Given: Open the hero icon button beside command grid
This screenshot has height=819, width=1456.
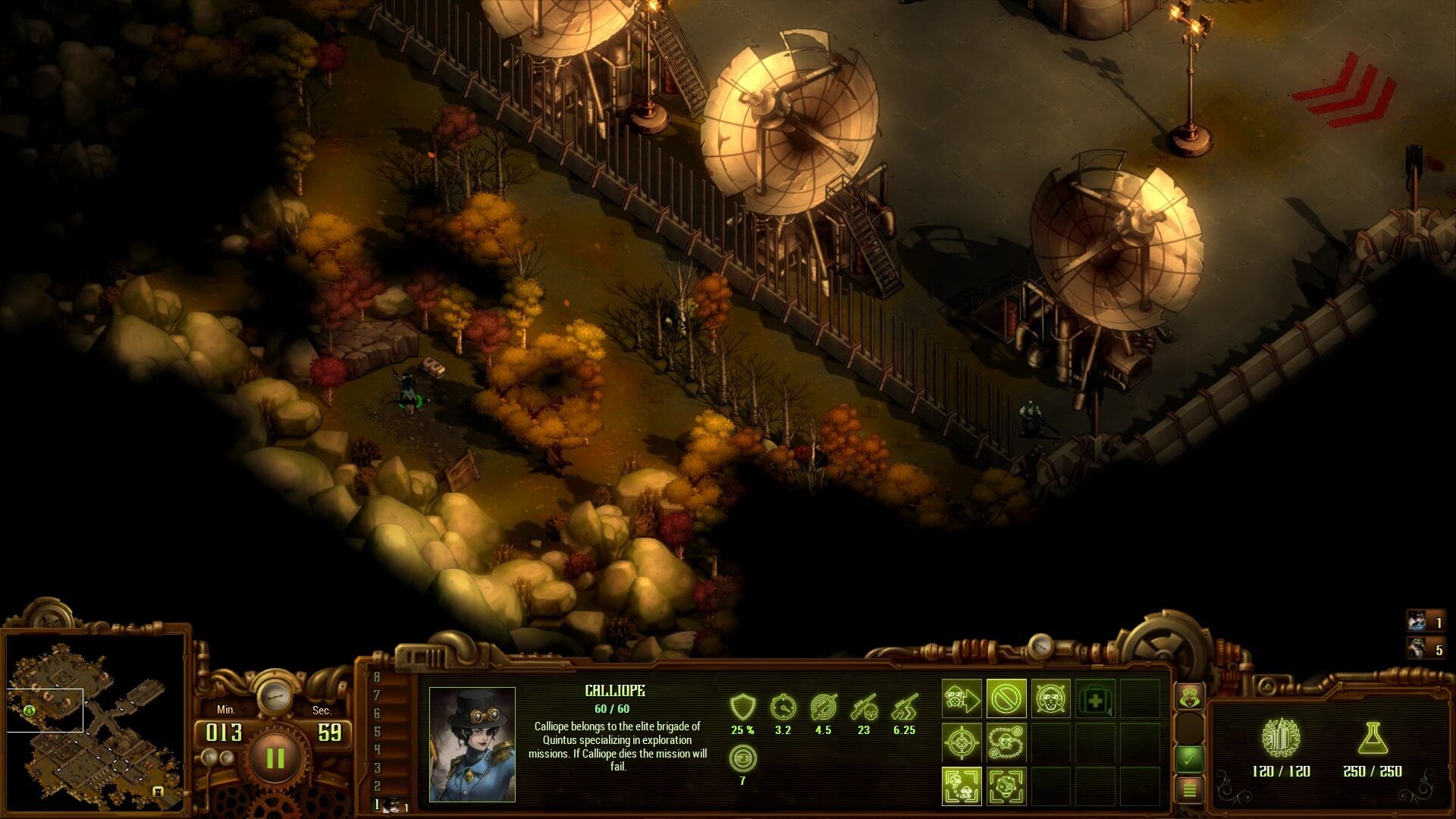Looking at the screenshot, I should 1189,696.
